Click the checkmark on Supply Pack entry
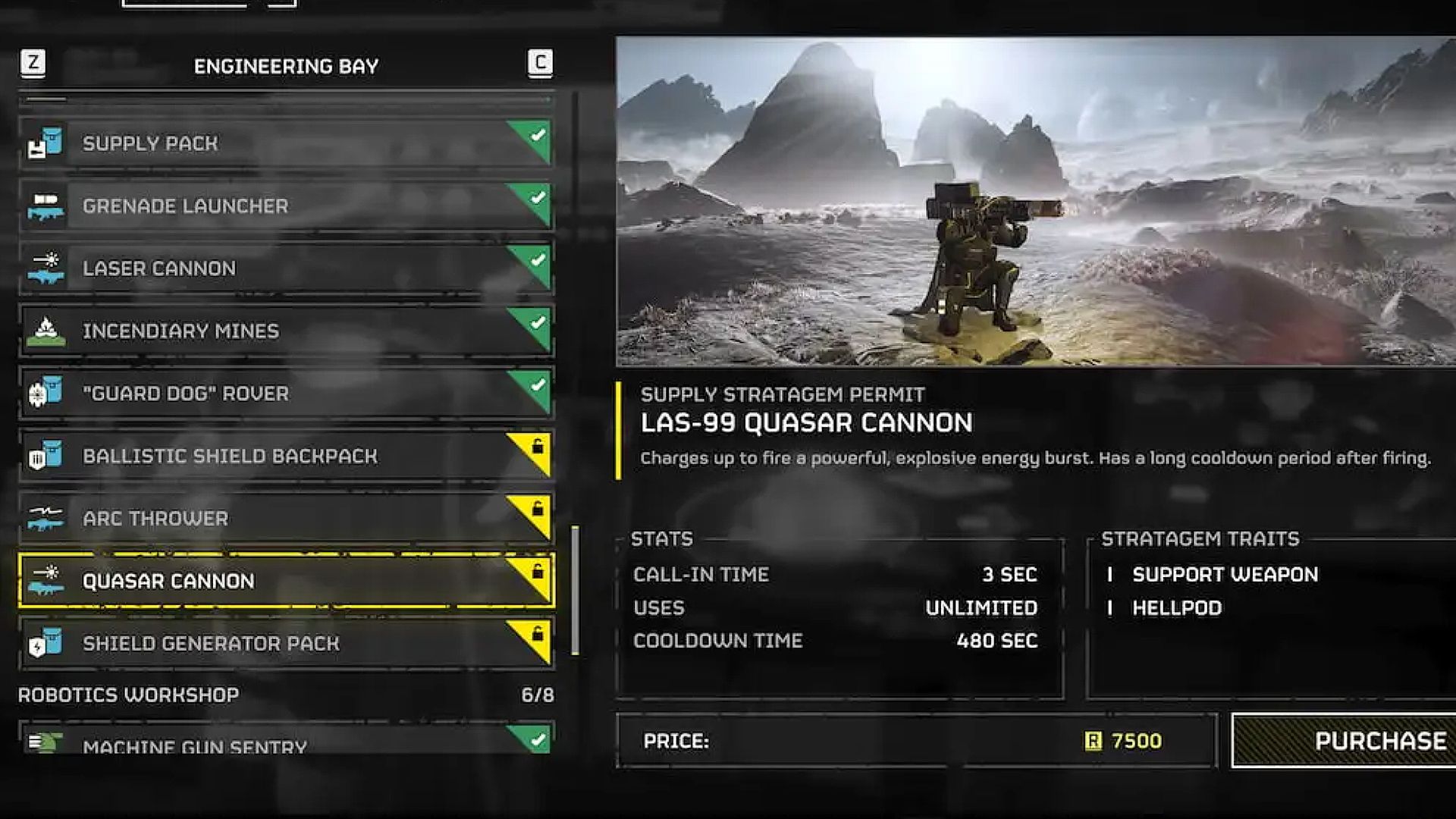Image resolution: width=1456 pixels, height=819 pixels. tap(538, 135)
